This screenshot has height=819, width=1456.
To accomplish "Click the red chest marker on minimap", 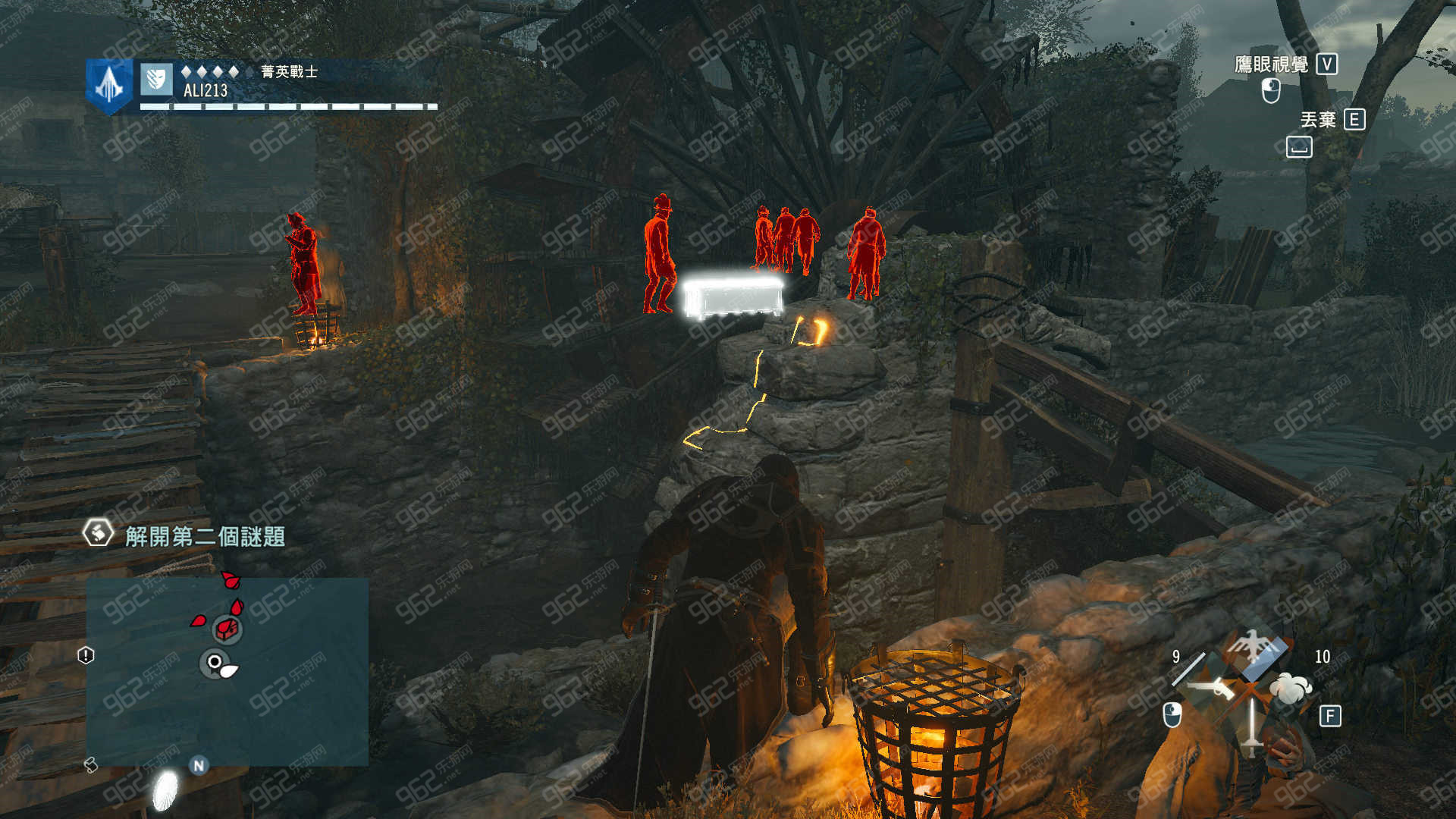I will (x=227, y=629).
